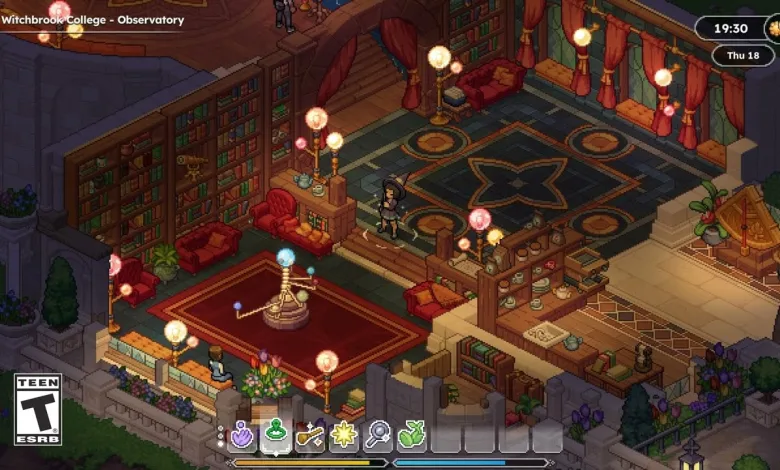Image resolution: width=780 pixels, height=470 pixels.
Task: Equip the broom from the hotbar
Action: tap(311, 436)
